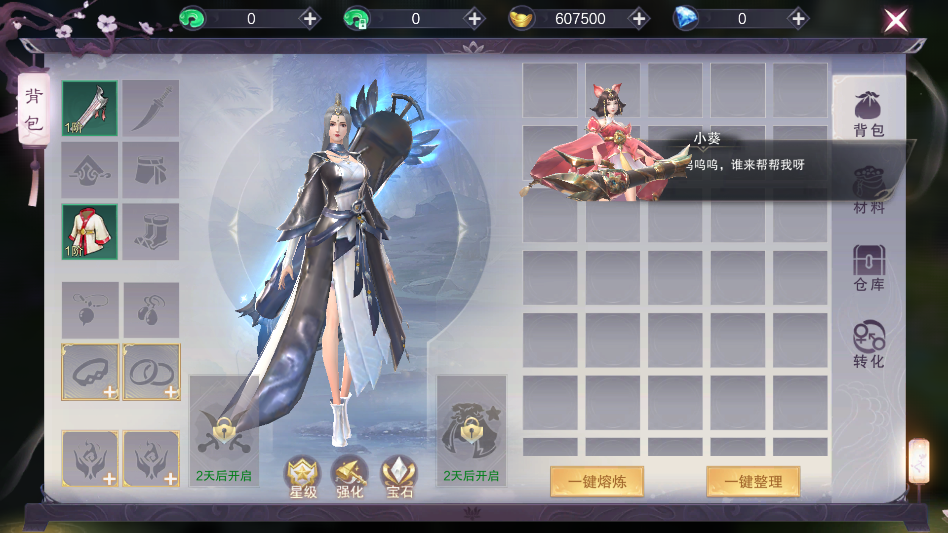Switch to the 背包 bag tab

click(868, 113)
